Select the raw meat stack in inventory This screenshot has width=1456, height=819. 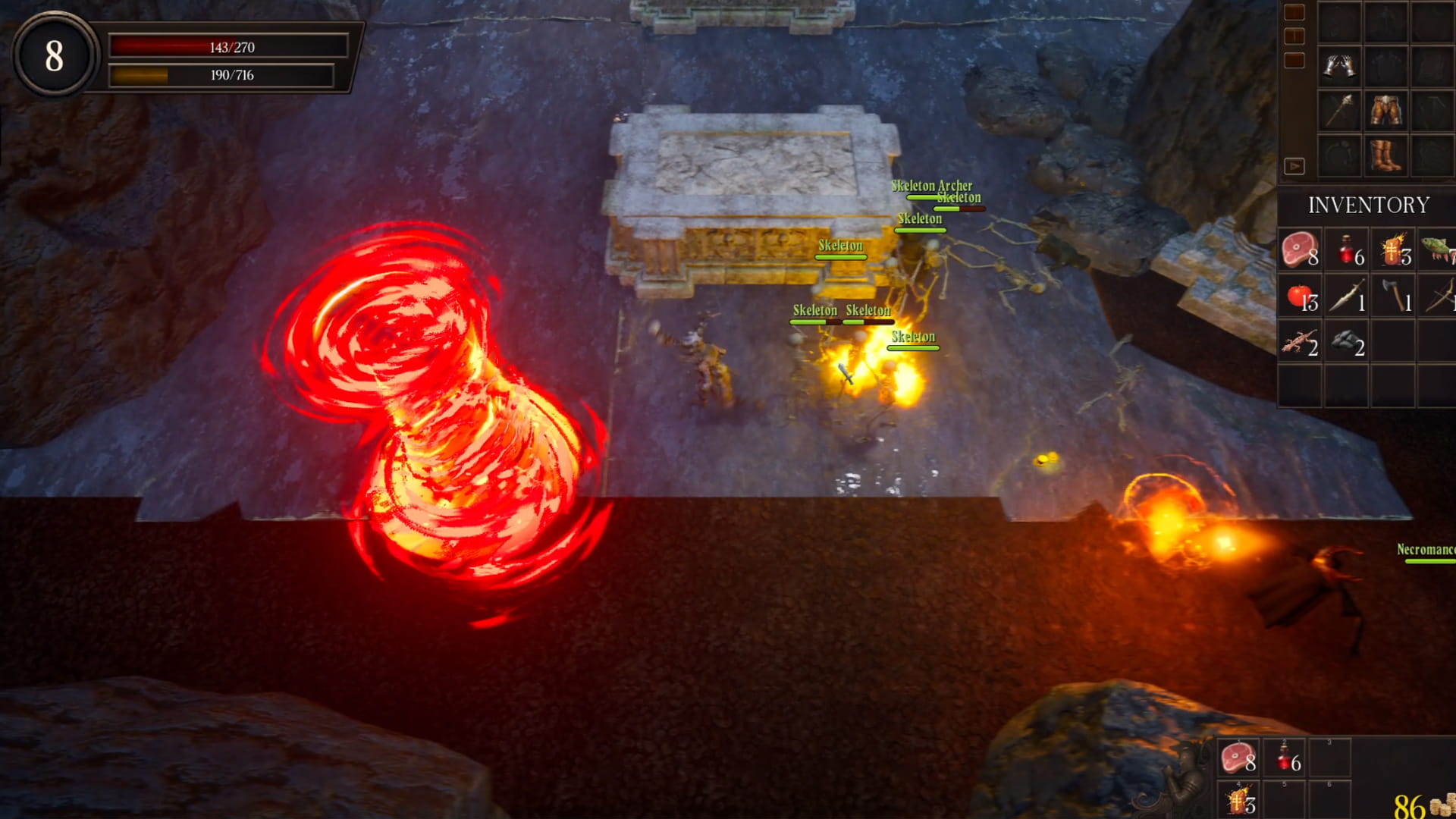click(1300, 250)
